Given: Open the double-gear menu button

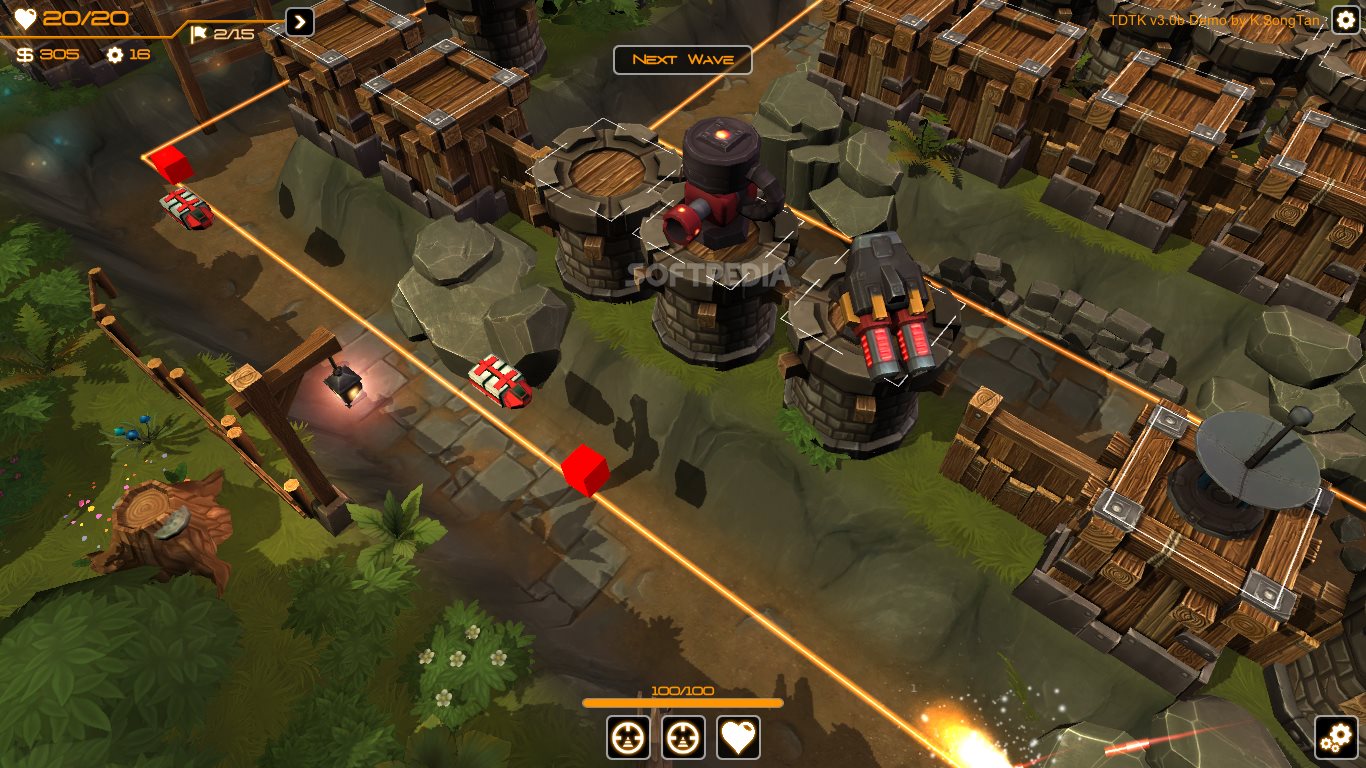Looking at the screenshot, I should pyautogui.click(x=1336, y=738).
